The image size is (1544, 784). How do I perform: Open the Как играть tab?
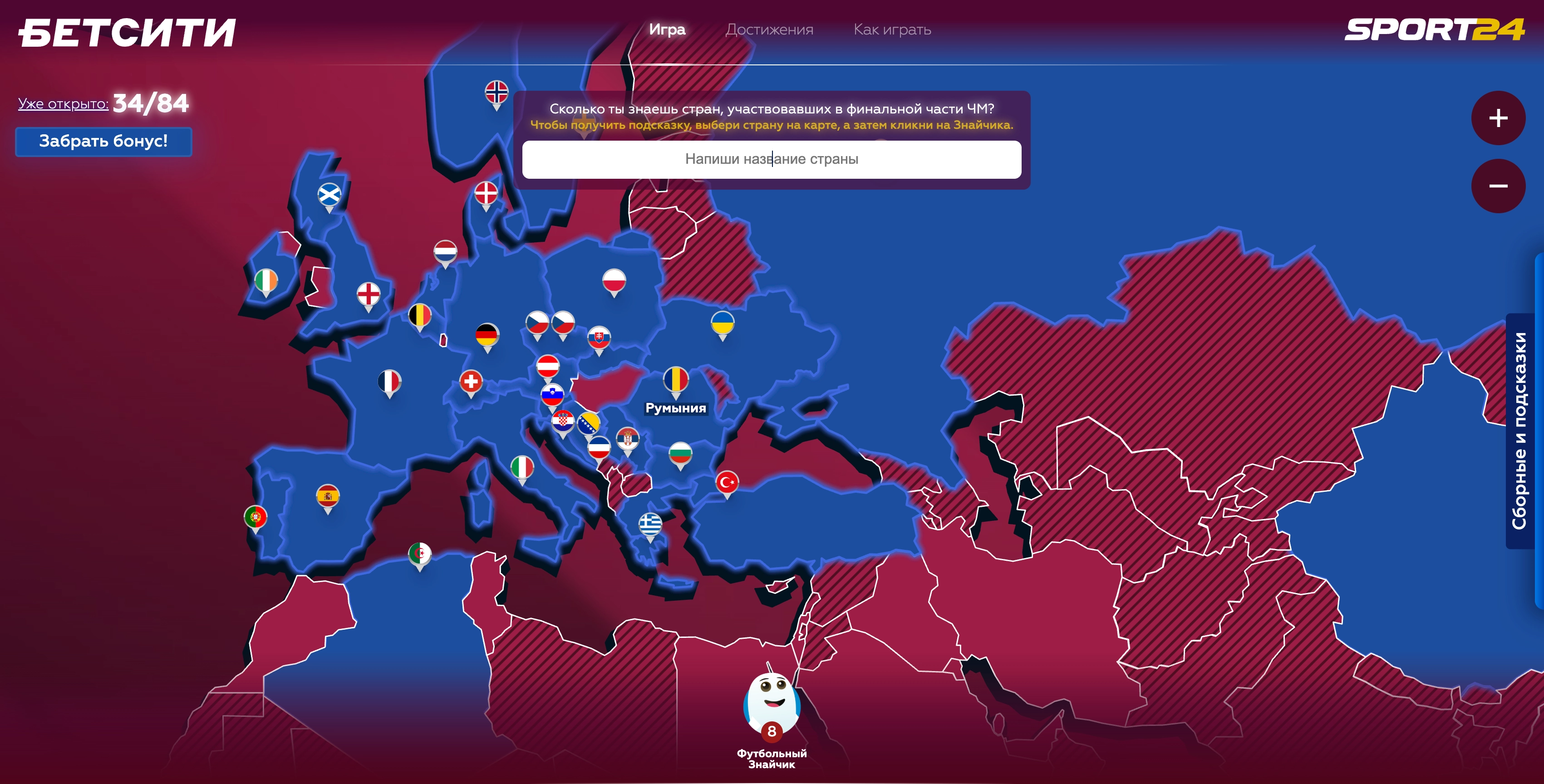(x=892, y=29)
